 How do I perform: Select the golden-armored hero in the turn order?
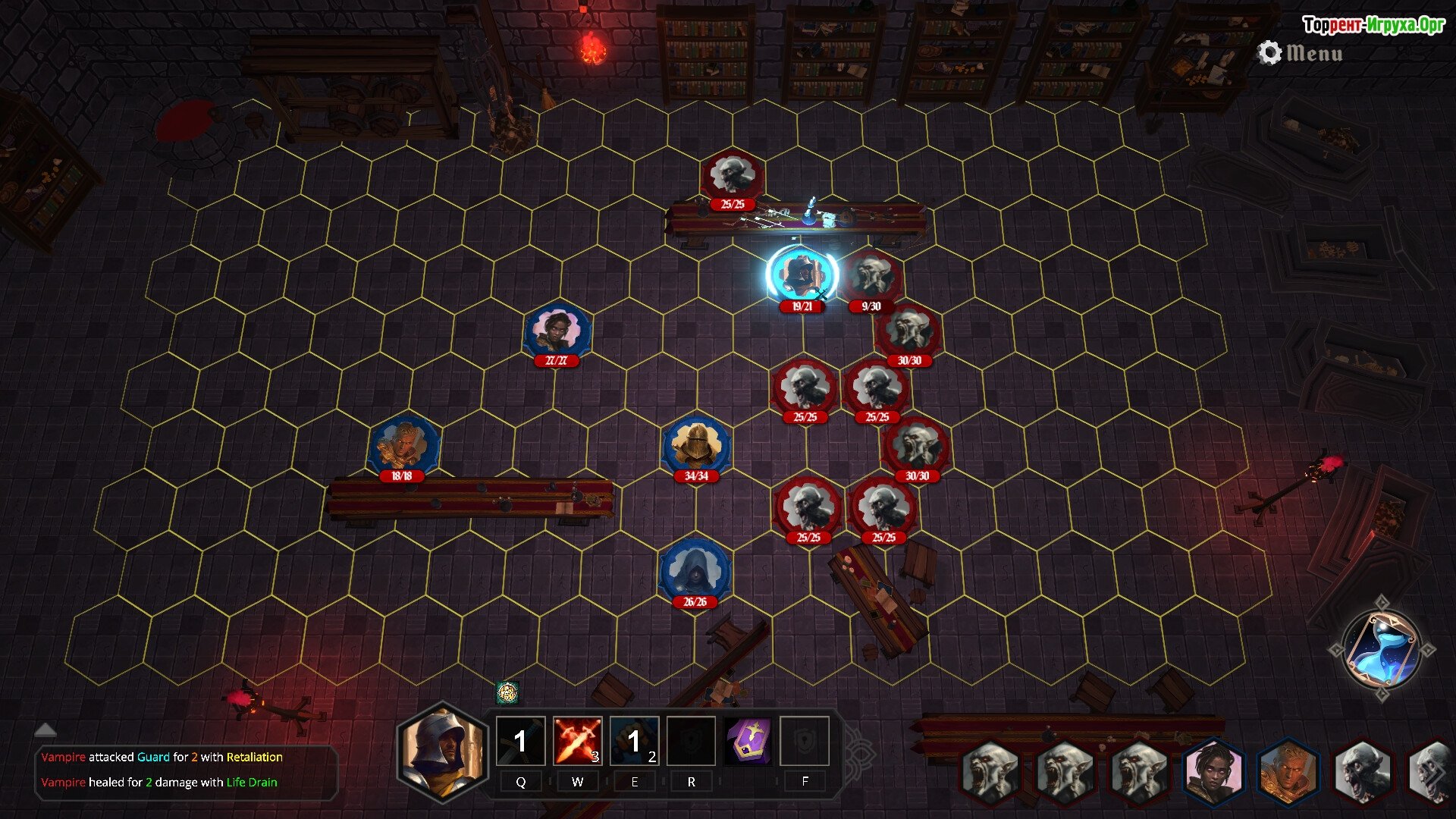pos(1288,772)
